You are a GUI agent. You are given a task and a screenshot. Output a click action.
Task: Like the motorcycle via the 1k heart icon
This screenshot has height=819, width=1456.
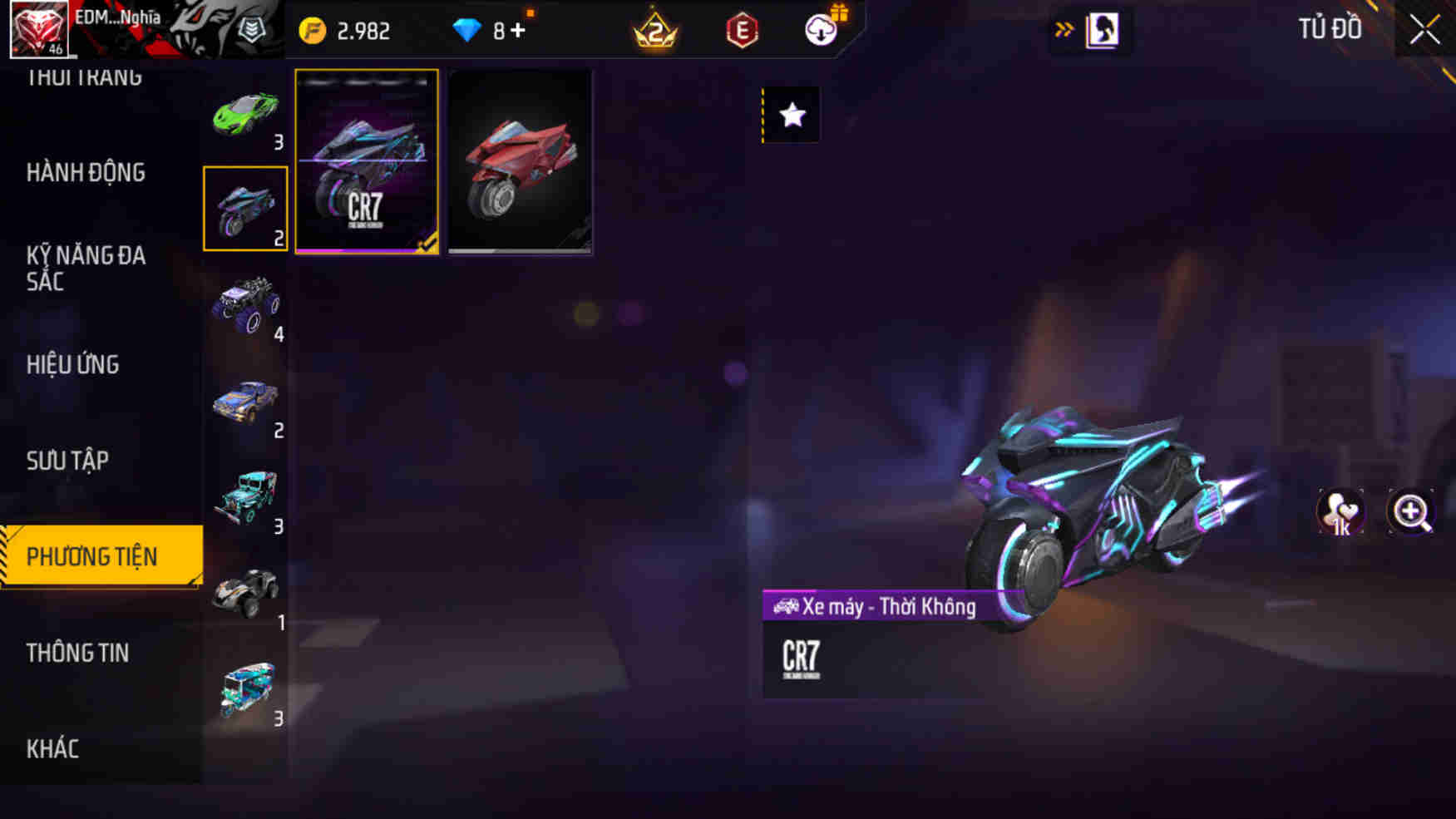(1341, 512)
